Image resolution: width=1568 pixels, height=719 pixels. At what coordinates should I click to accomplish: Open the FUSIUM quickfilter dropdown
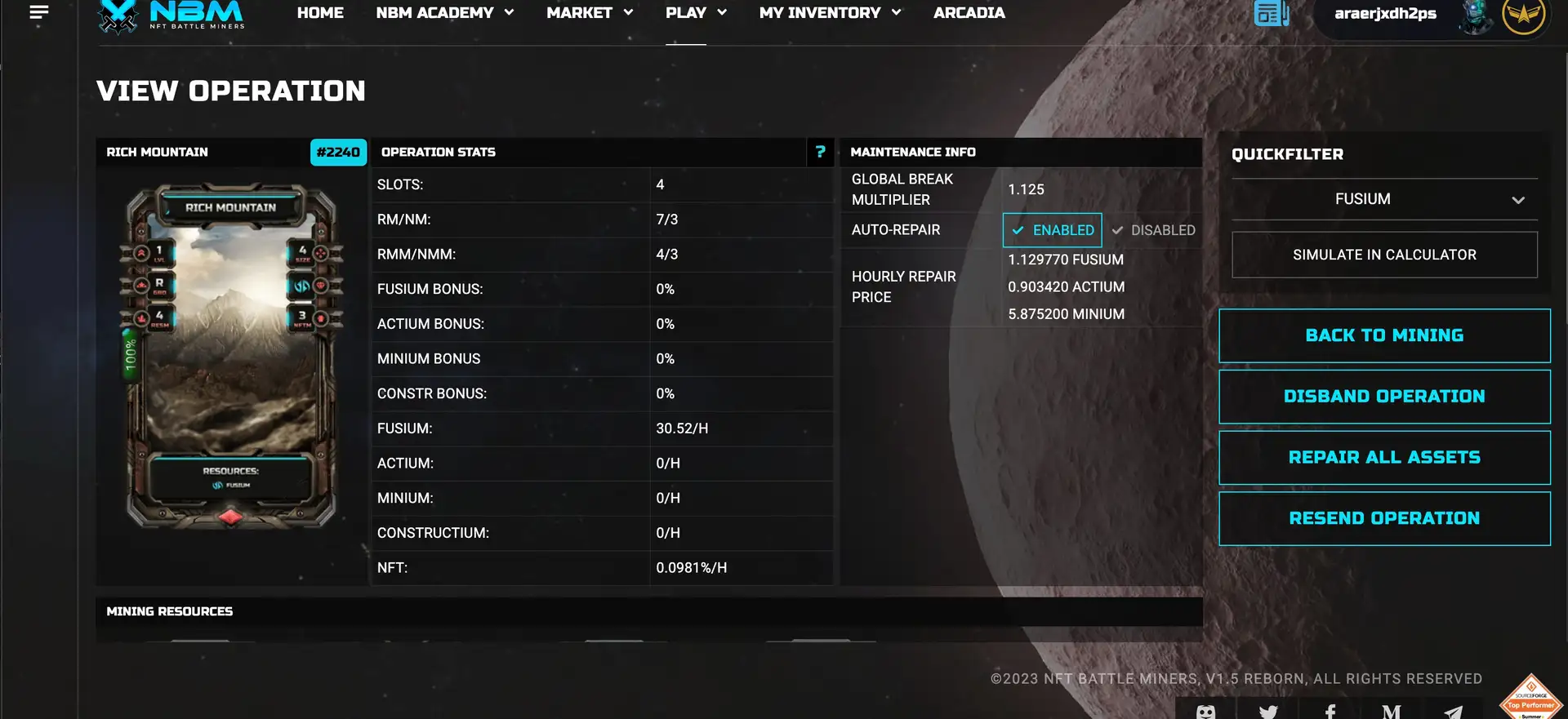[x=1384, y=199]
